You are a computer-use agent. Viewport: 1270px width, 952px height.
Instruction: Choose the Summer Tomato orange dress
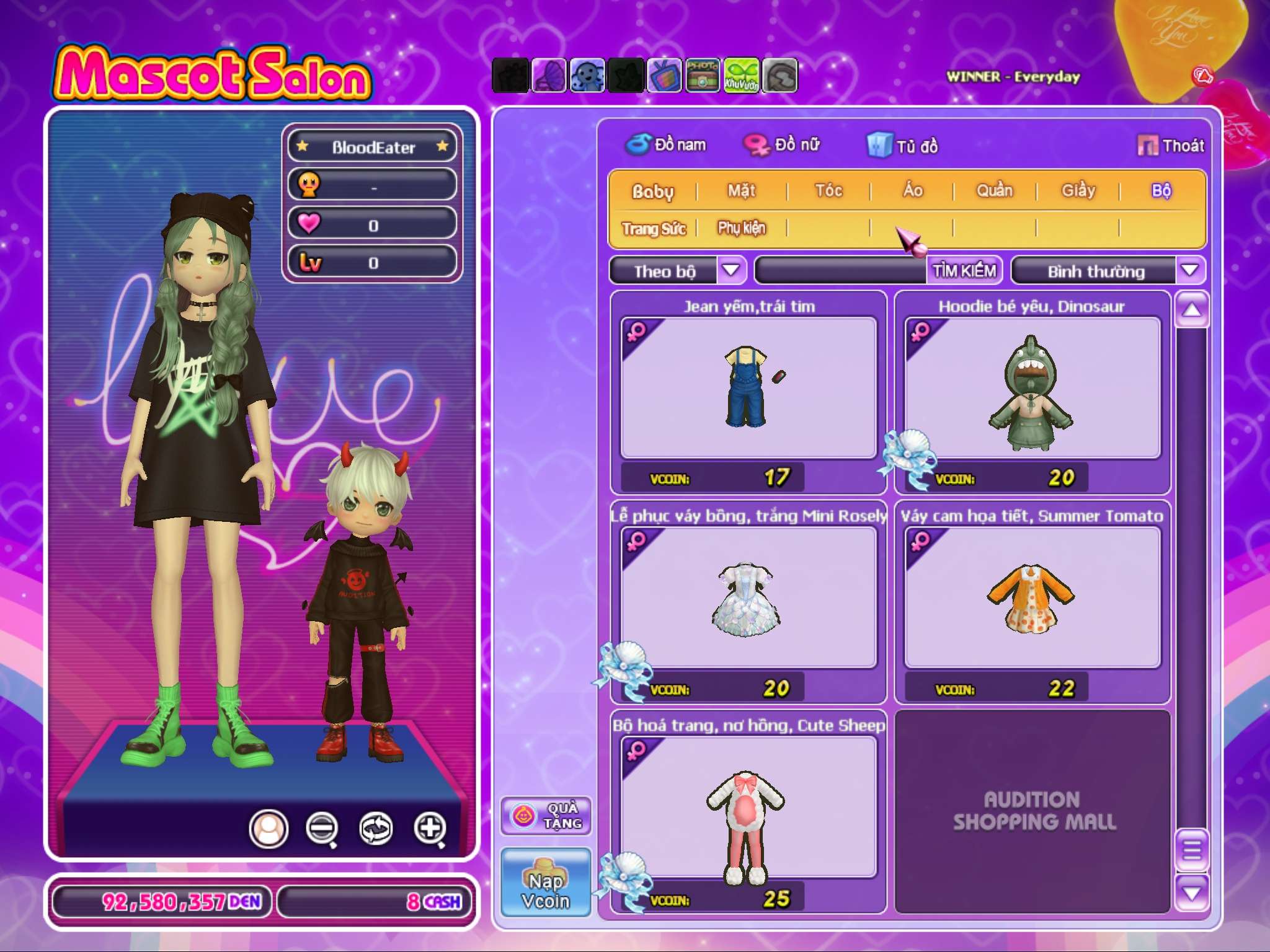point(1032,597)
